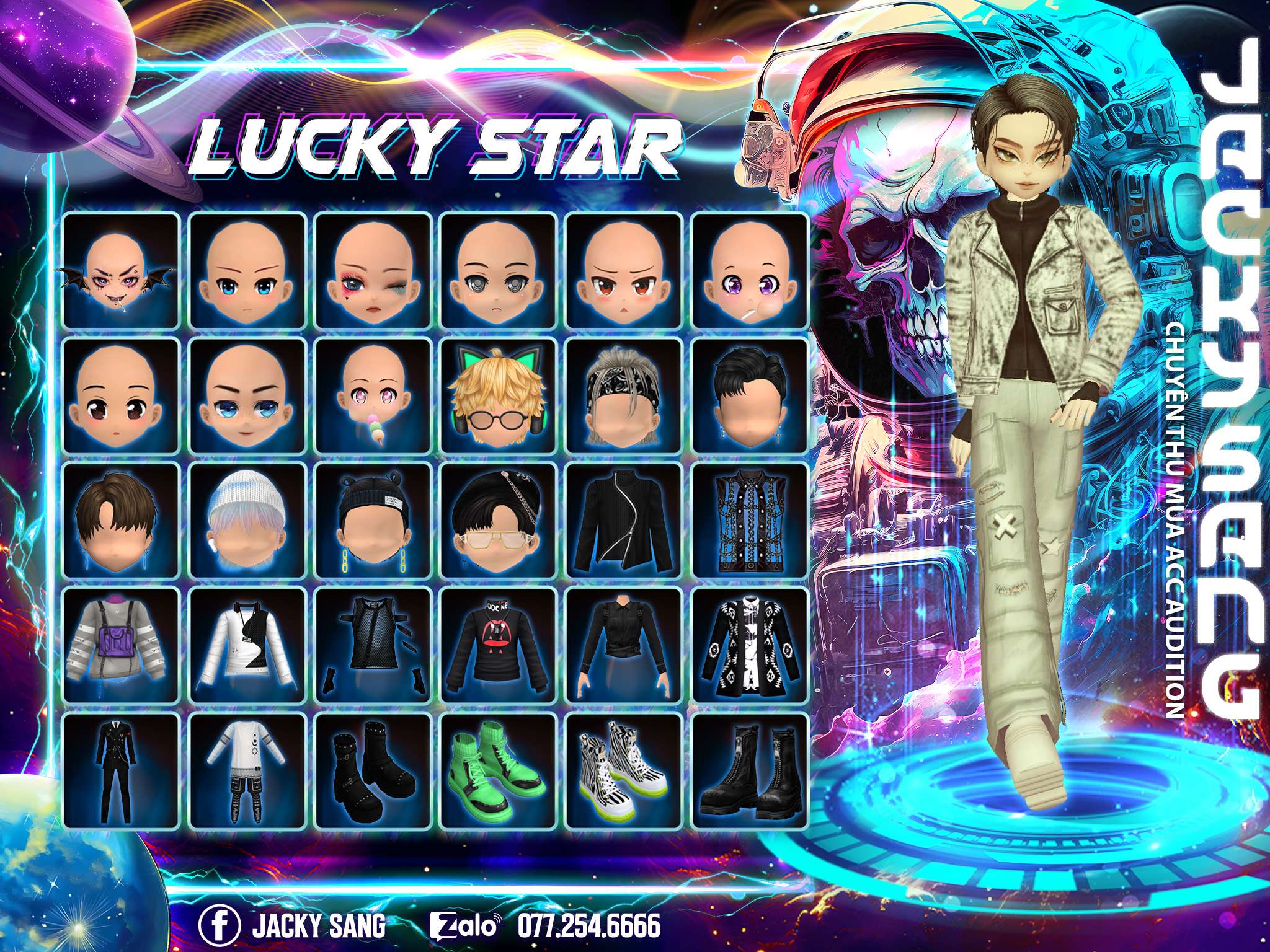
Task: Select the pink-eyed face holding dango
Action: pos(373,395)
